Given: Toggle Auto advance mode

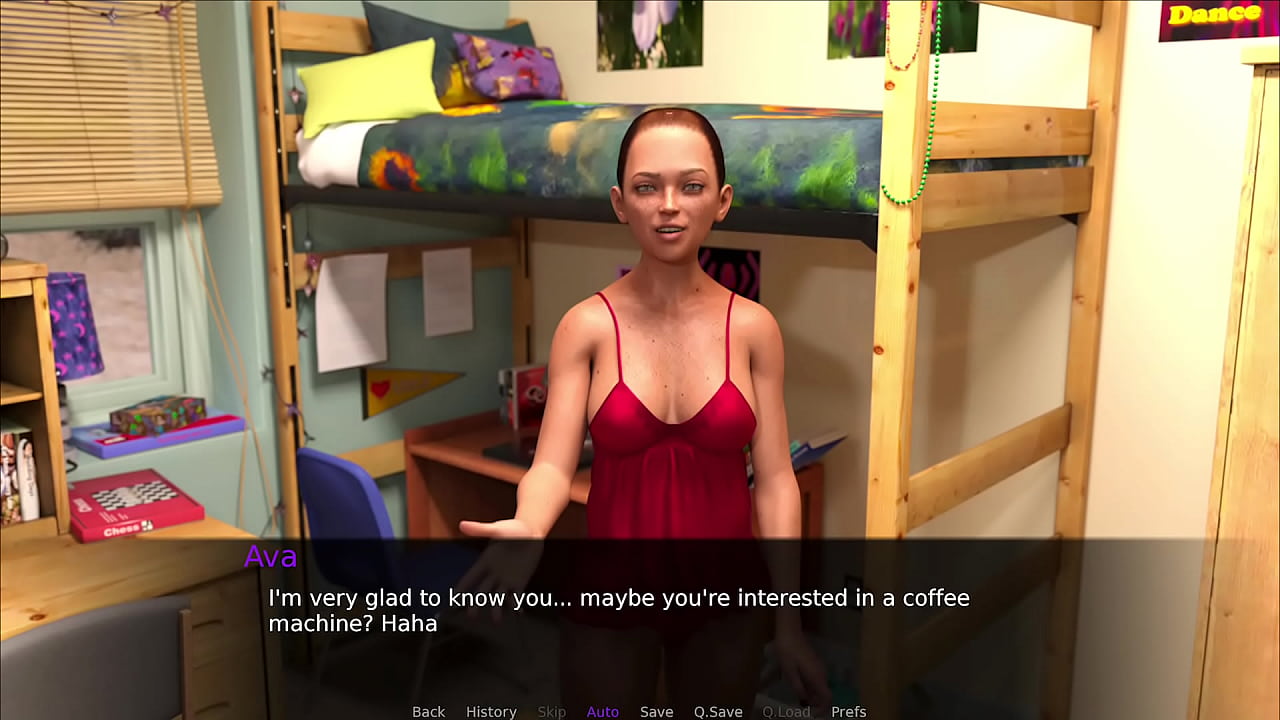Looking at the screenshot, I should (602, 711).
